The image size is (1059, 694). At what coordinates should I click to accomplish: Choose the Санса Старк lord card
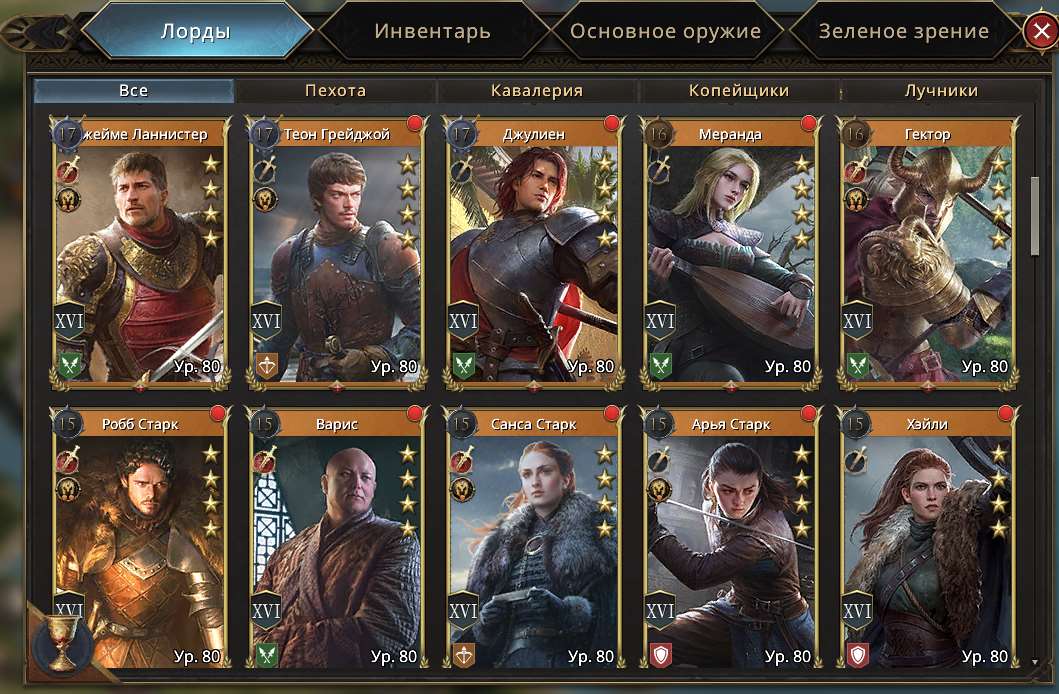(534, 540)
